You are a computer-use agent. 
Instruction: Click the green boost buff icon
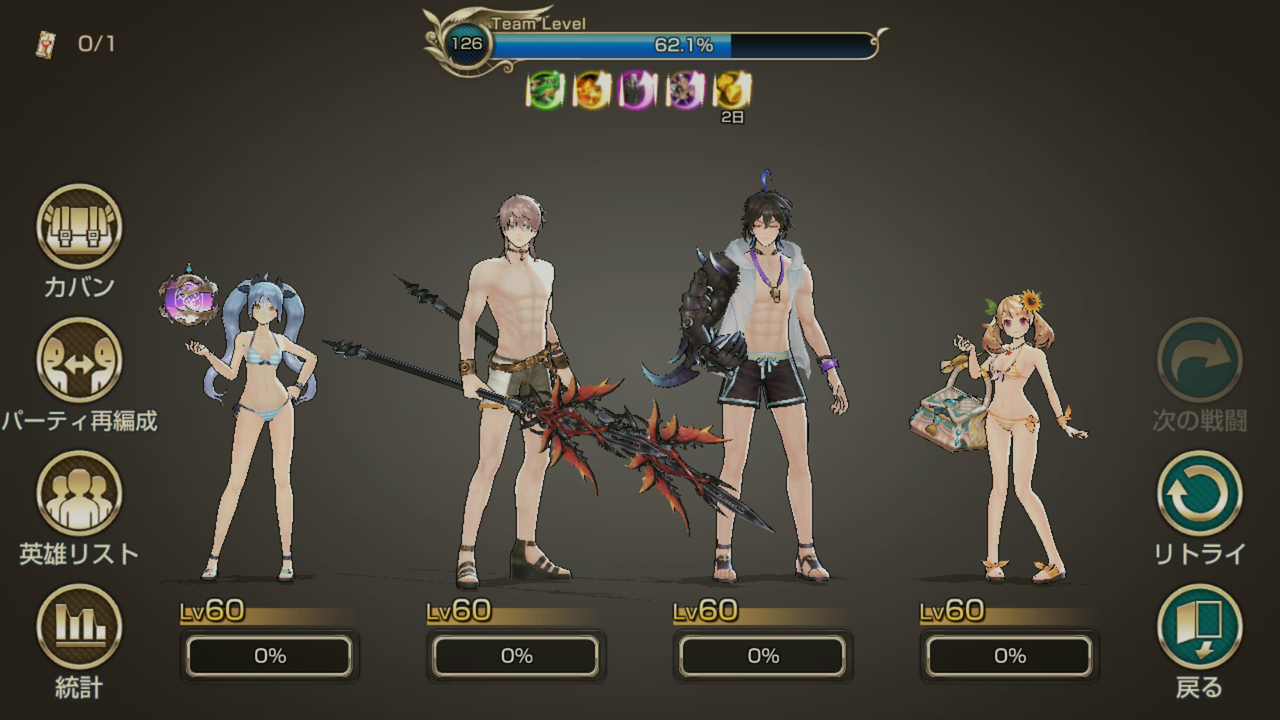click(545, 90)
